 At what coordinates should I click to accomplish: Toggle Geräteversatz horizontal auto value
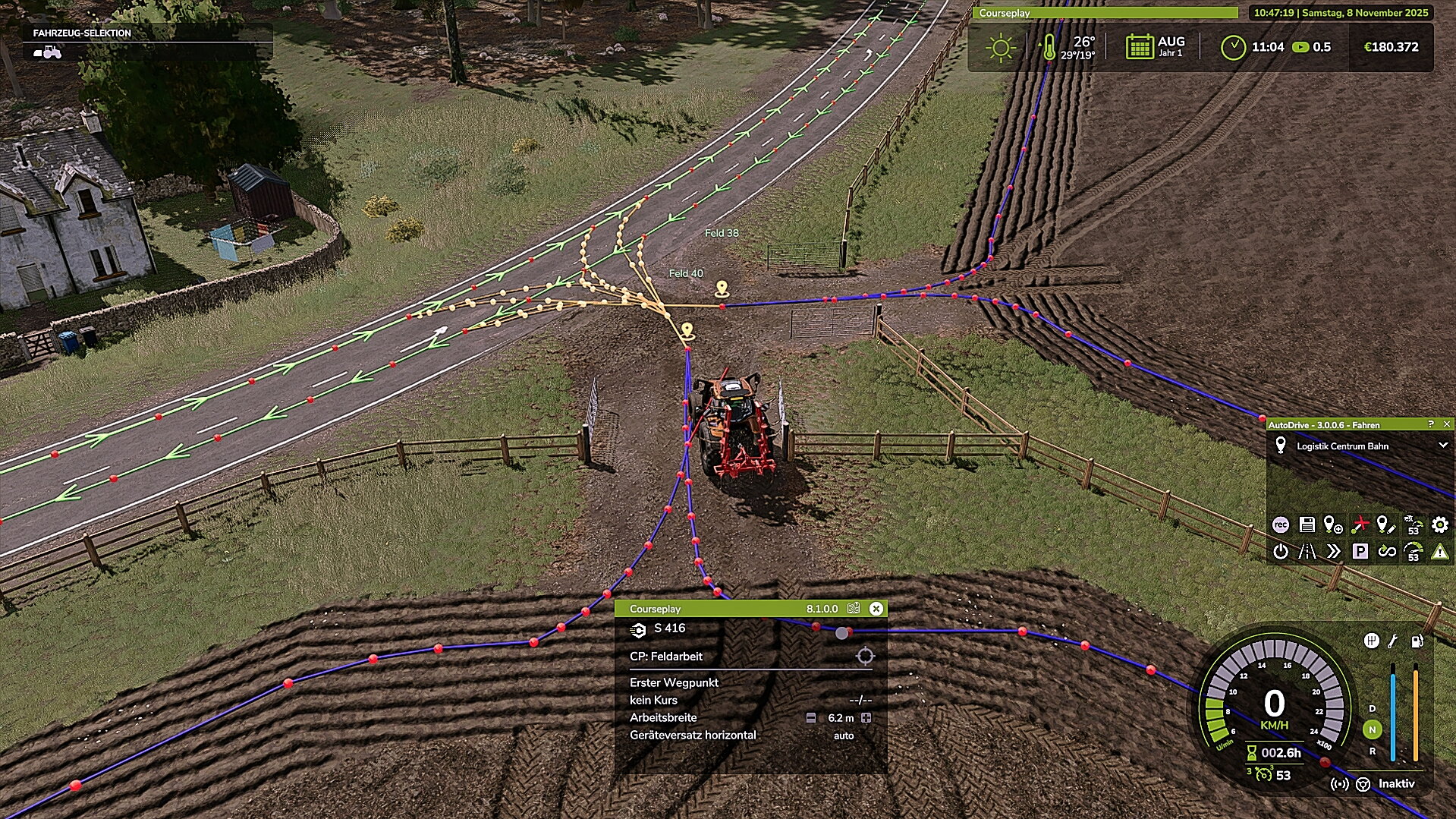(x=844, y=736)
